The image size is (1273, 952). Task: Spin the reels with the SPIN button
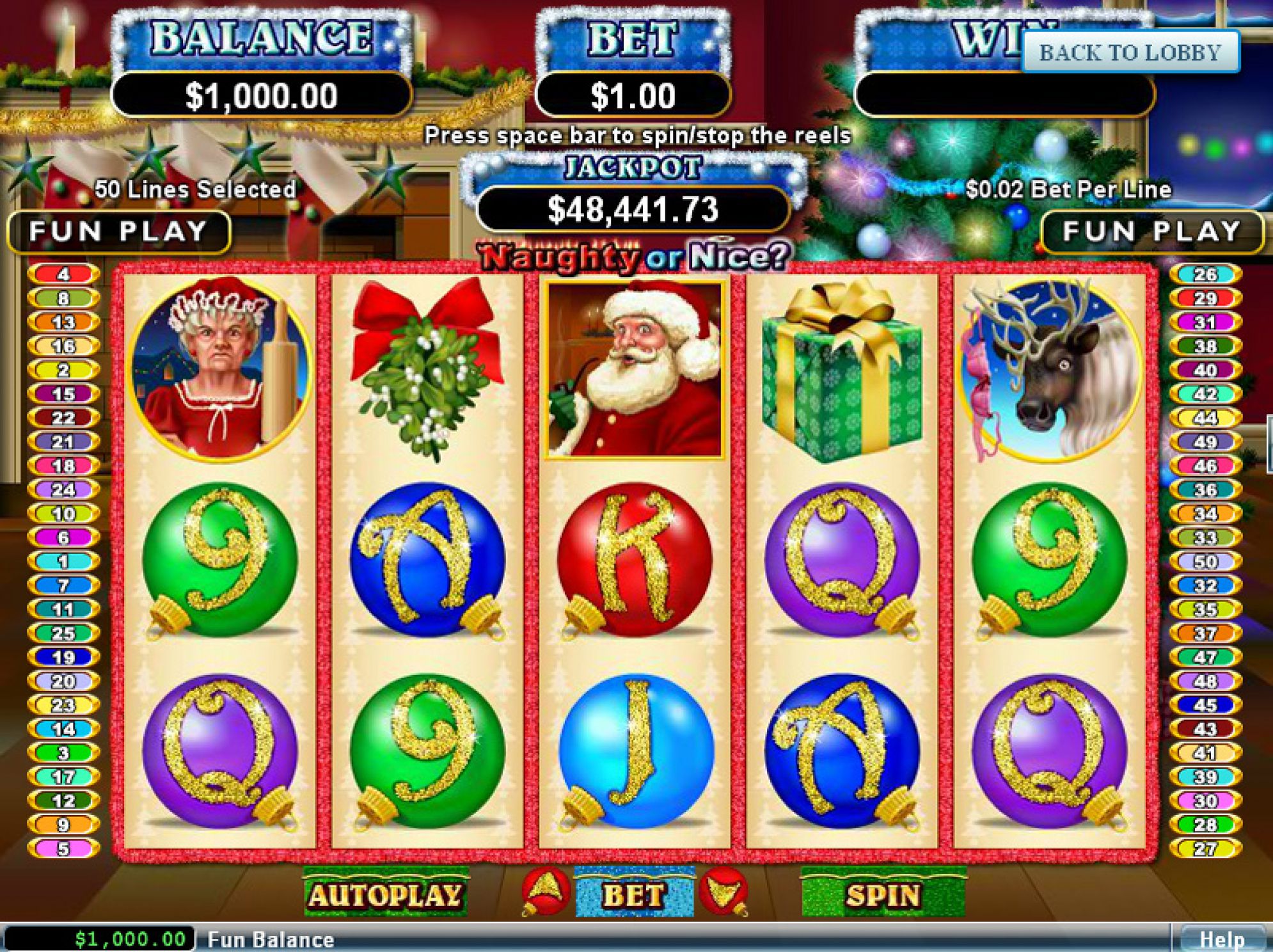(883, 895)
